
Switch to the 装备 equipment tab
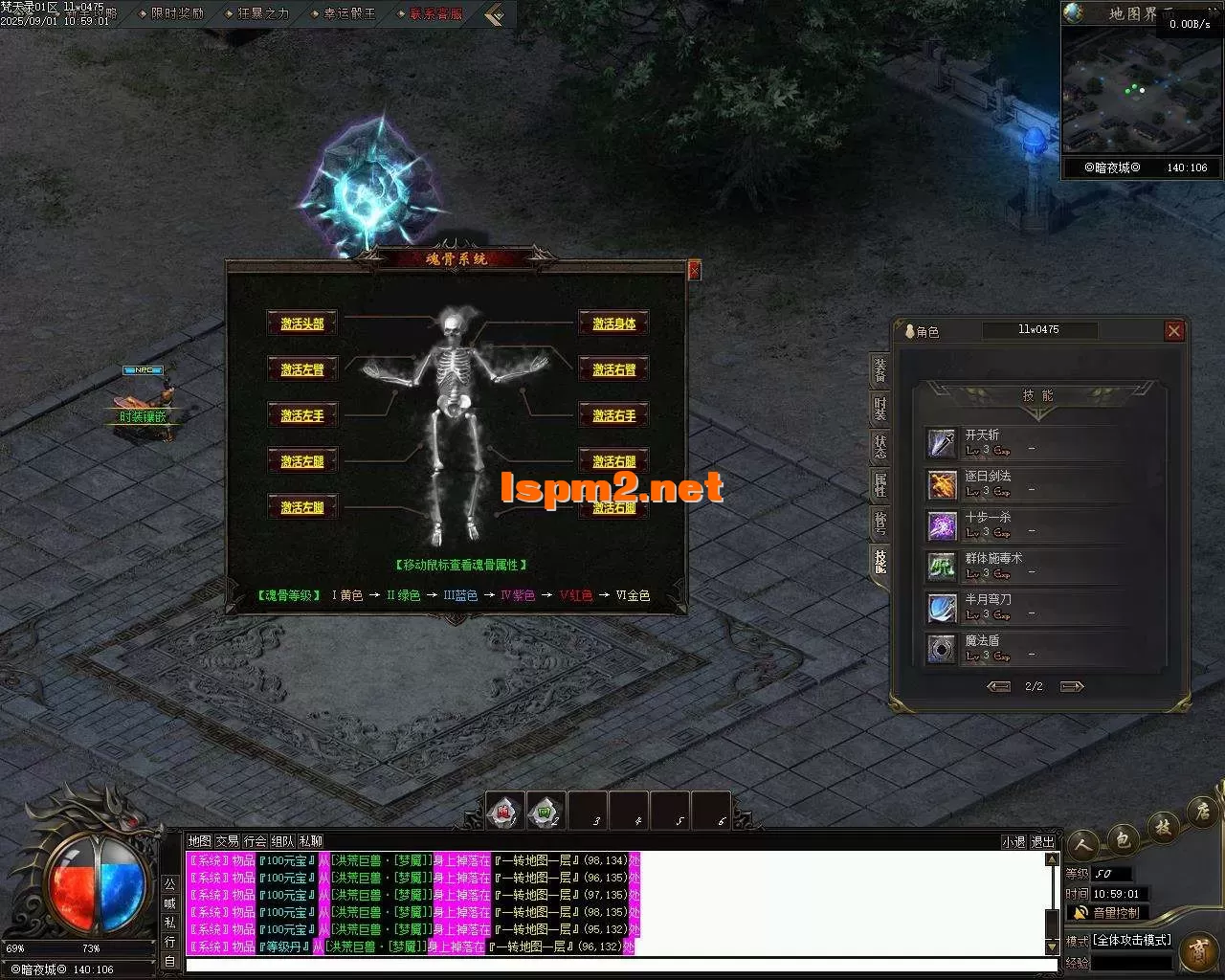(x=880, y=370)
